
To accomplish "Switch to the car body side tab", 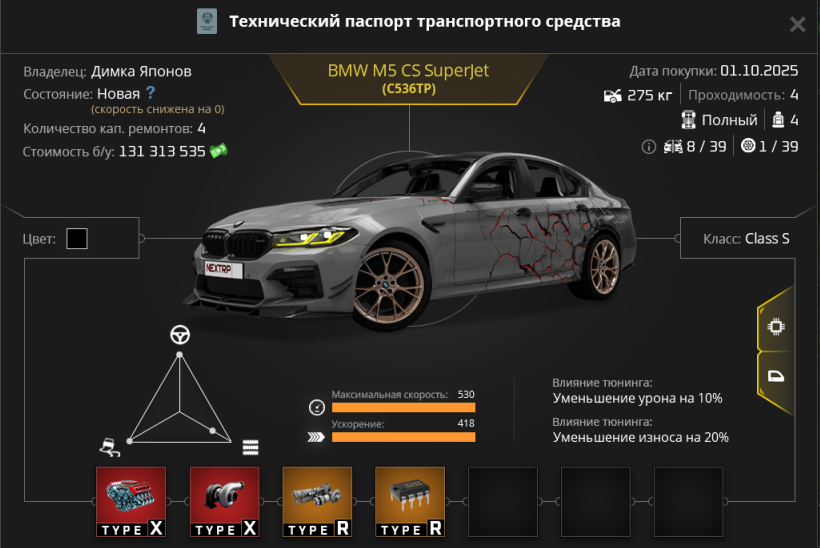I will tap(774, 377).
